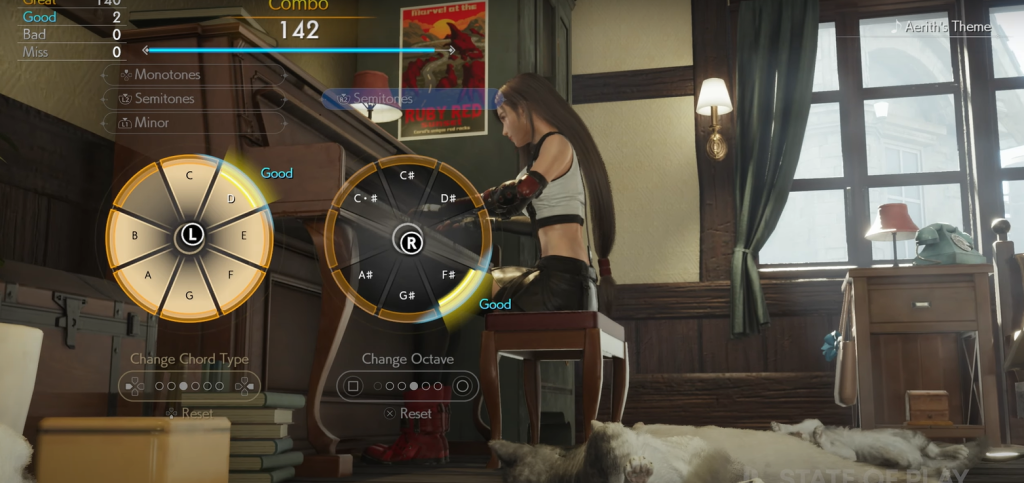The height and width of the screenshot is (483, 1024).
Task: Choose the Minor chord option
Action: (x=151, y=122)
